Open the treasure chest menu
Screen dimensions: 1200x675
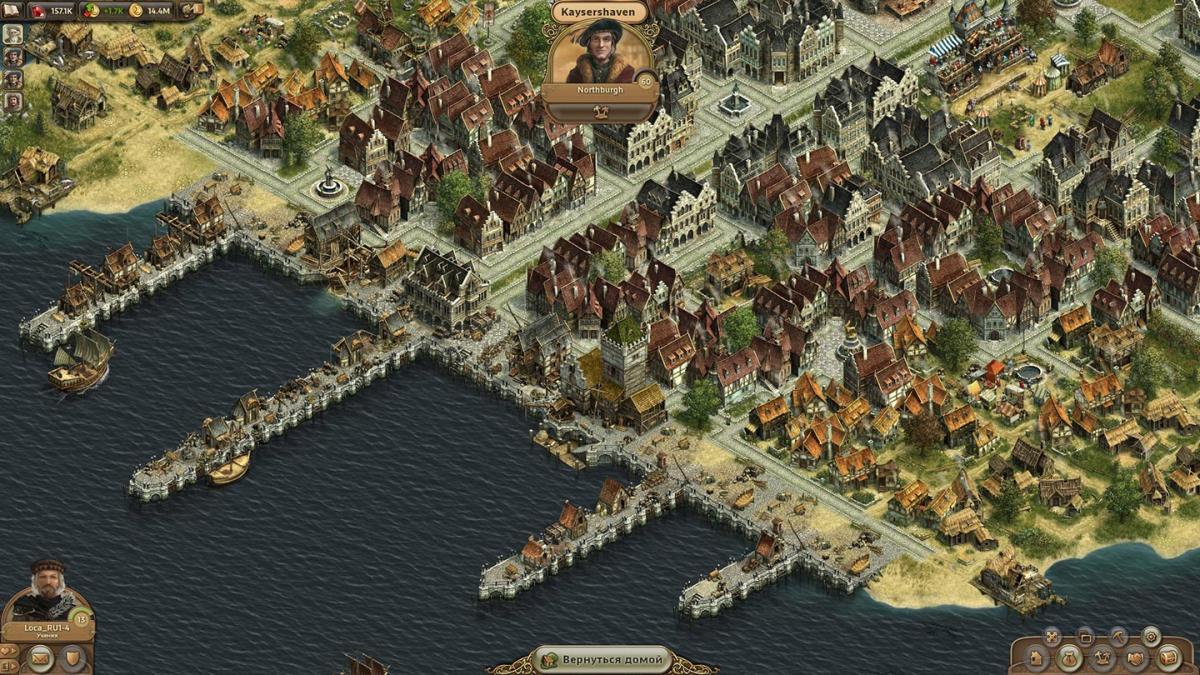pyautogui.click(x=1168, y=658)
